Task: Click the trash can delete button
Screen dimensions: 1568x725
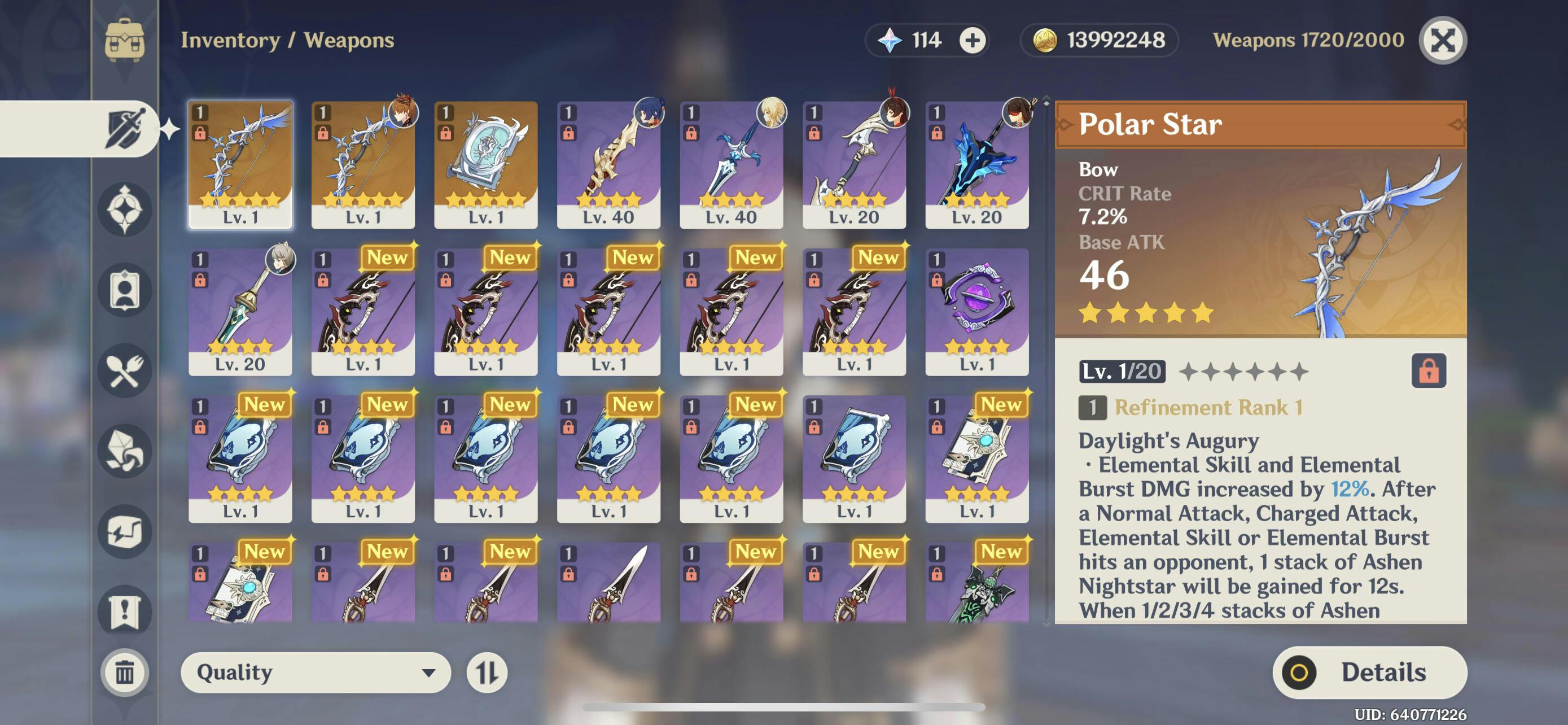Action: (125, 672)
